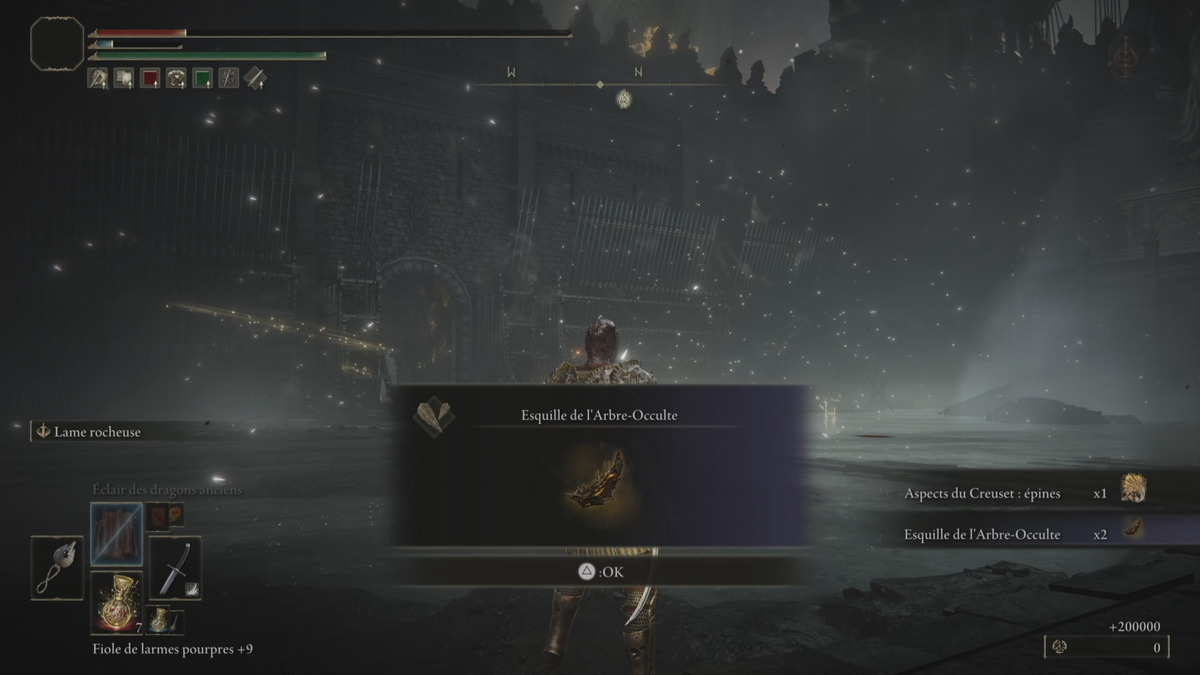Select the Esquille de l'Arbre-Occulte item image
The height and width of the screenshot is (675, 1200).
tap(596, 478)
